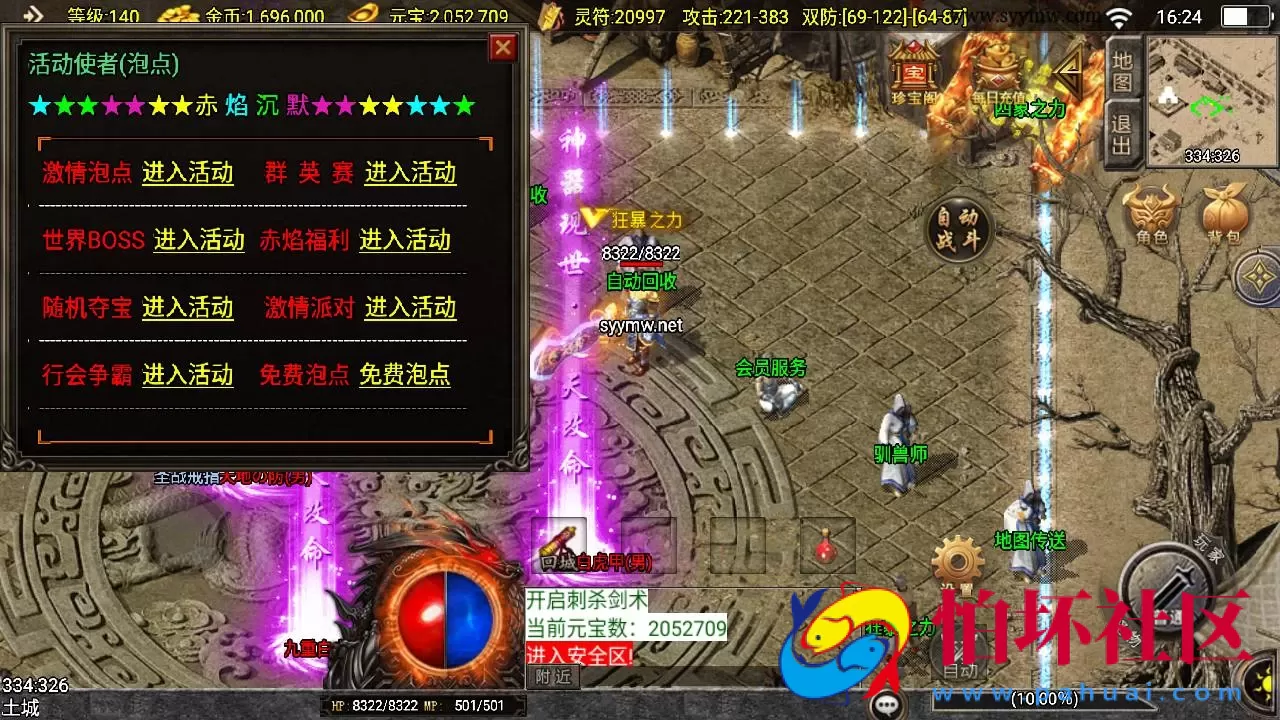Viewport: 1280px width, 720px height.
Task: Click 进入活动 next to 世界BOSS
Action: click(x=199, y=240)
